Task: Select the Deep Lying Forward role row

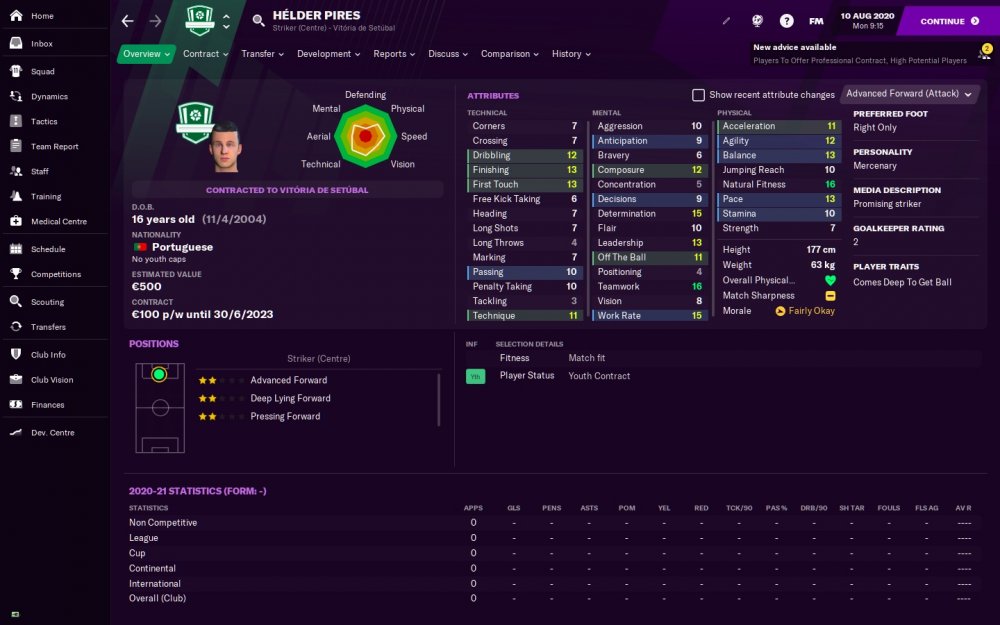Action: pos(290,398)
